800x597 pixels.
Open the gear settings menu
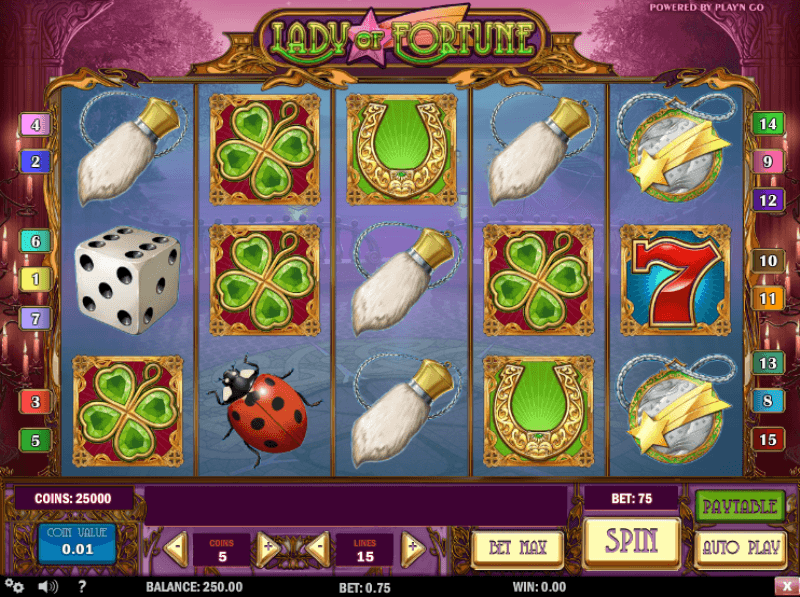(x=14, y=586)
